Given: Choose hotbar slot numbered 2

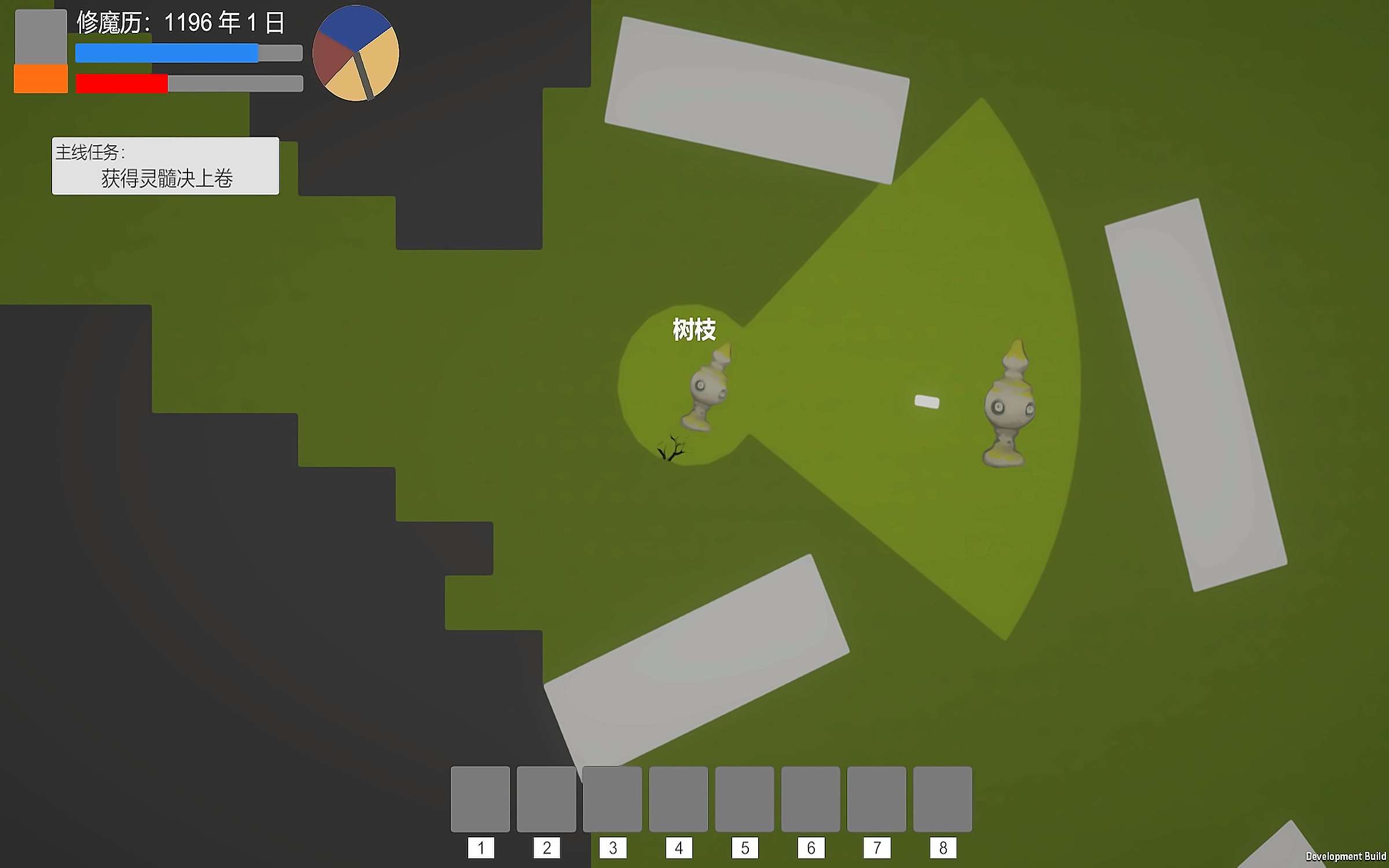Looking at the screenshot, I should click(x=546, y=799).
